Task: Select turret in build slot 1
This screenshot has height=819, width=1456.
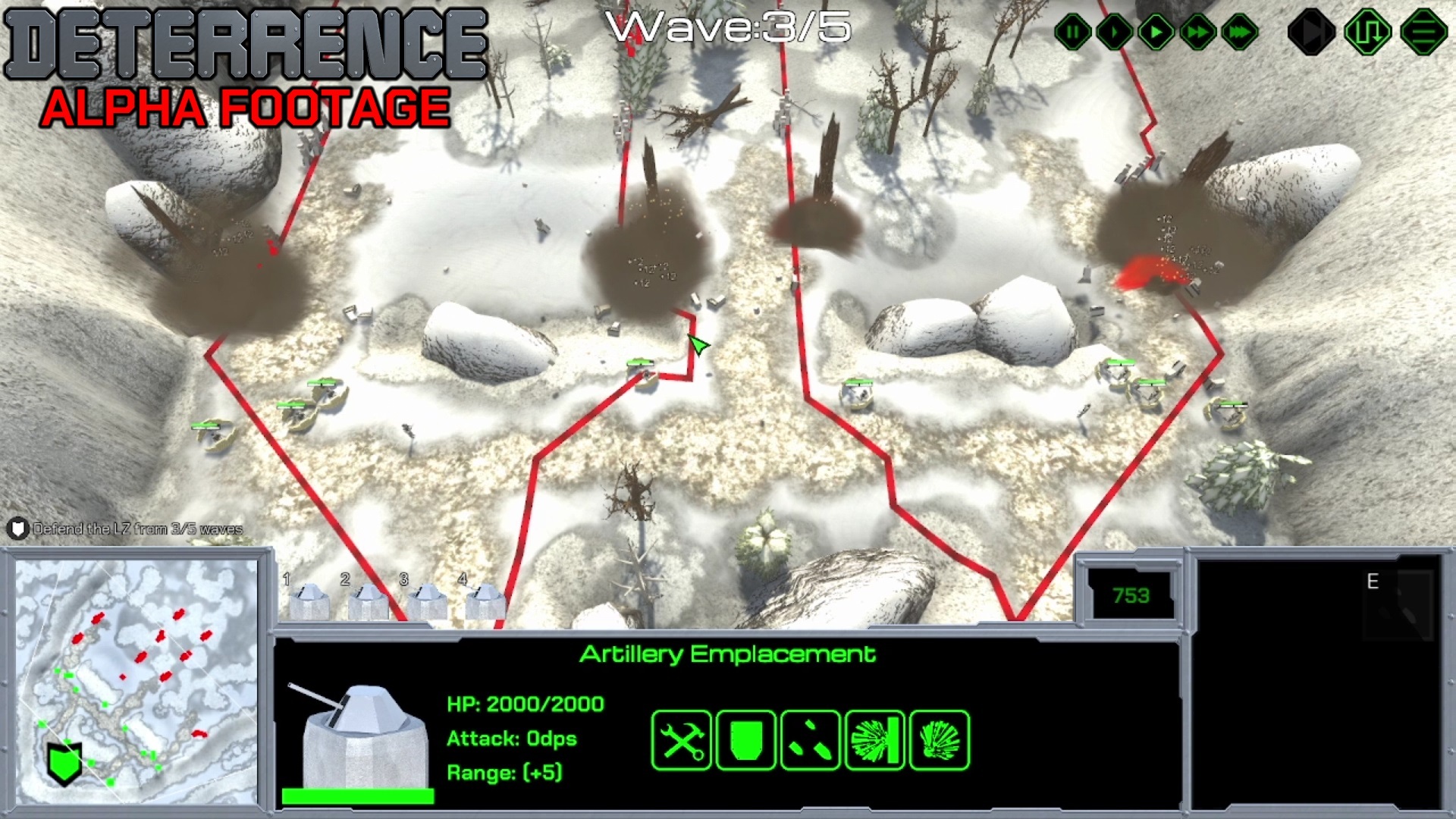Action: pyautogui.click(x=309, y=603)
